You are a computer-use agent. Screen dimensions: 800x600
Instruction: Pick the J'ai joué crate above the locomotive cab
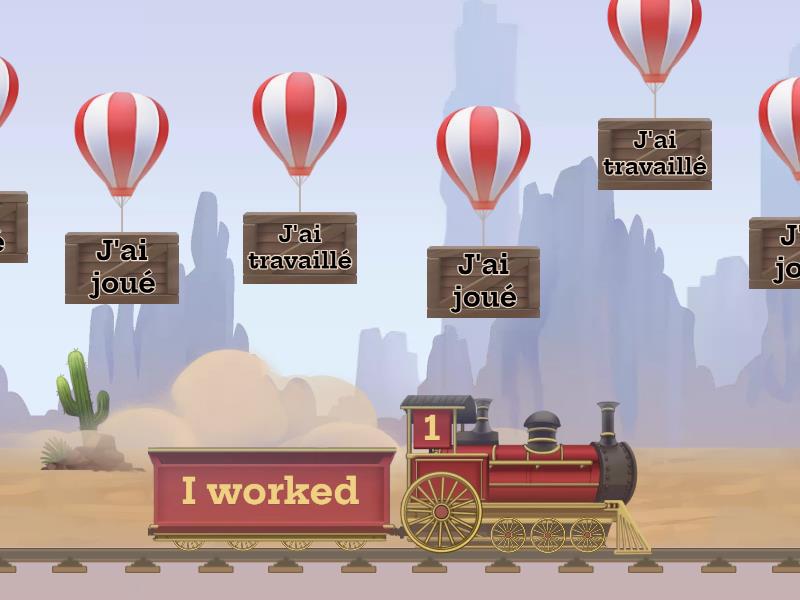pos(483,281)
